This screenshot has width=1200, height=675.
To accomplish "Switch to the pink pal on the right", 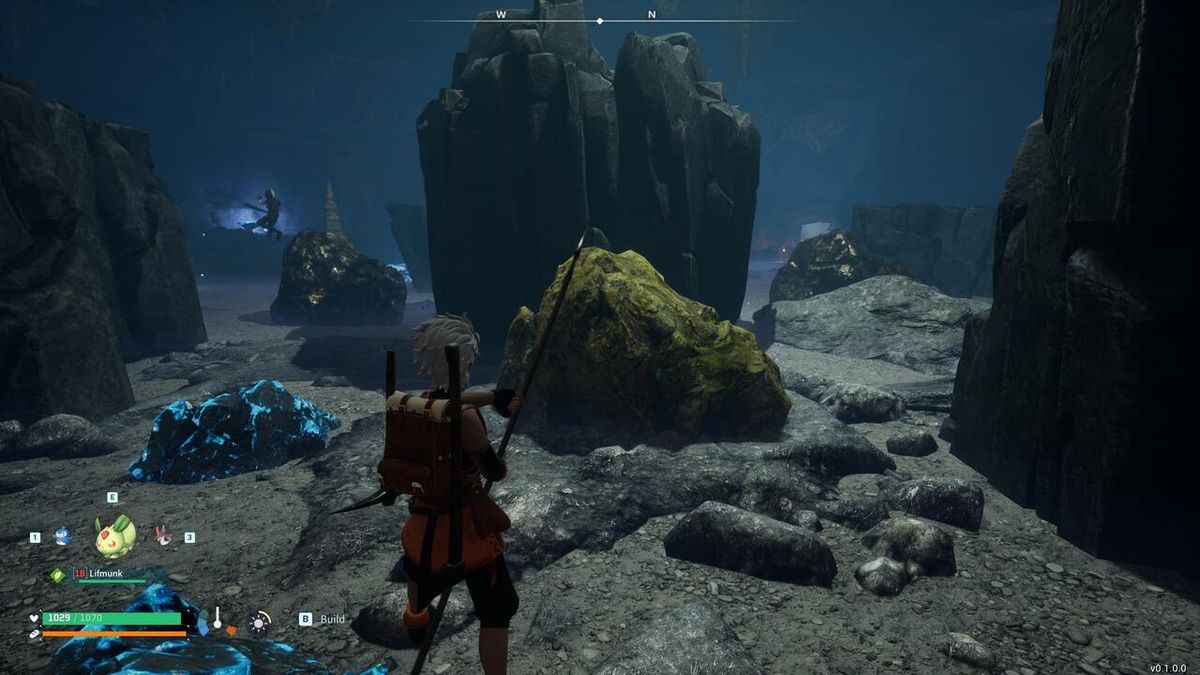I will [x=163, y=536].
